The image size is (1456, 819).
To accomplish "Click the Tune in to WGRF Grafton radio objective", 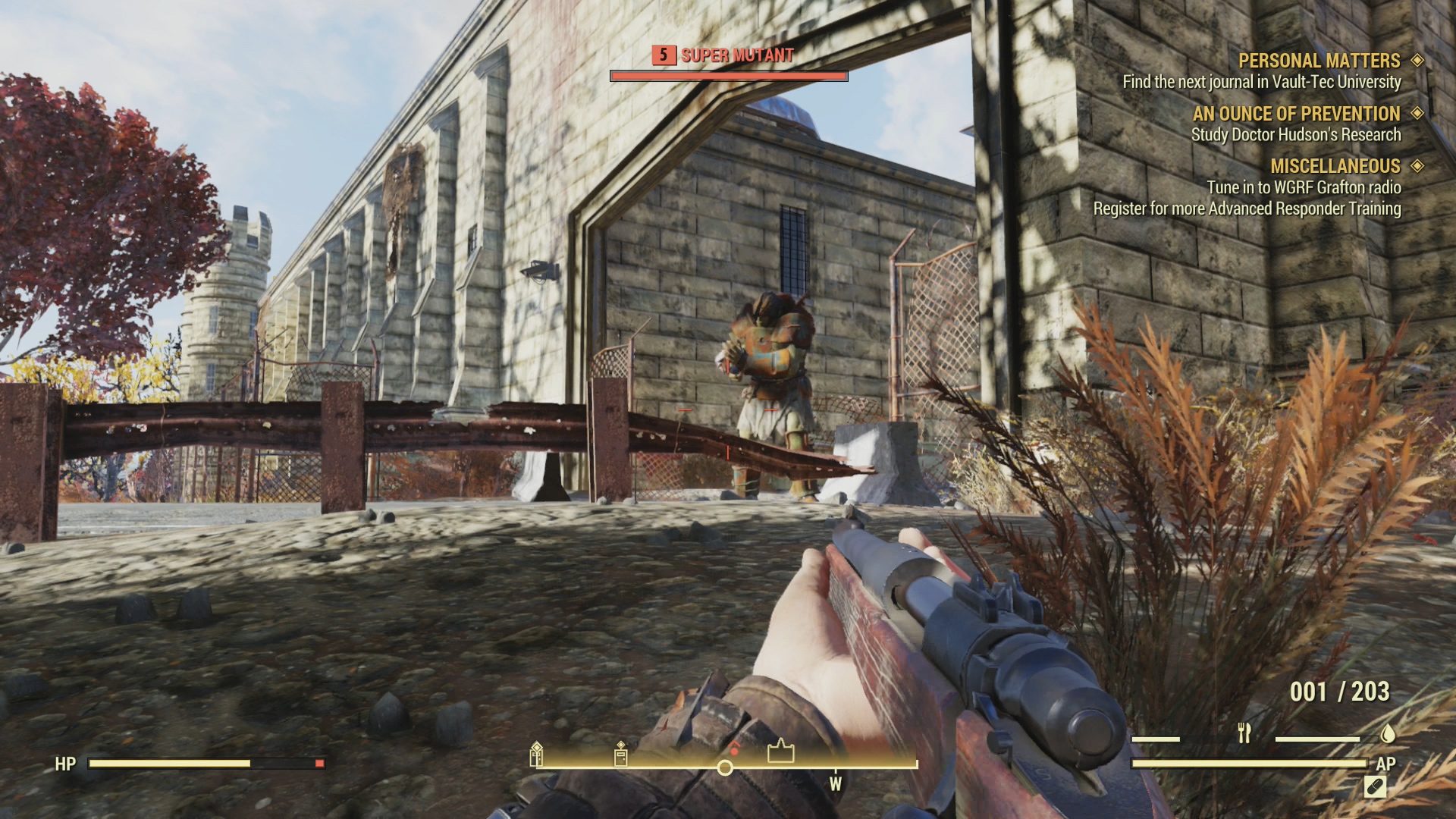I will (1304, 187).
